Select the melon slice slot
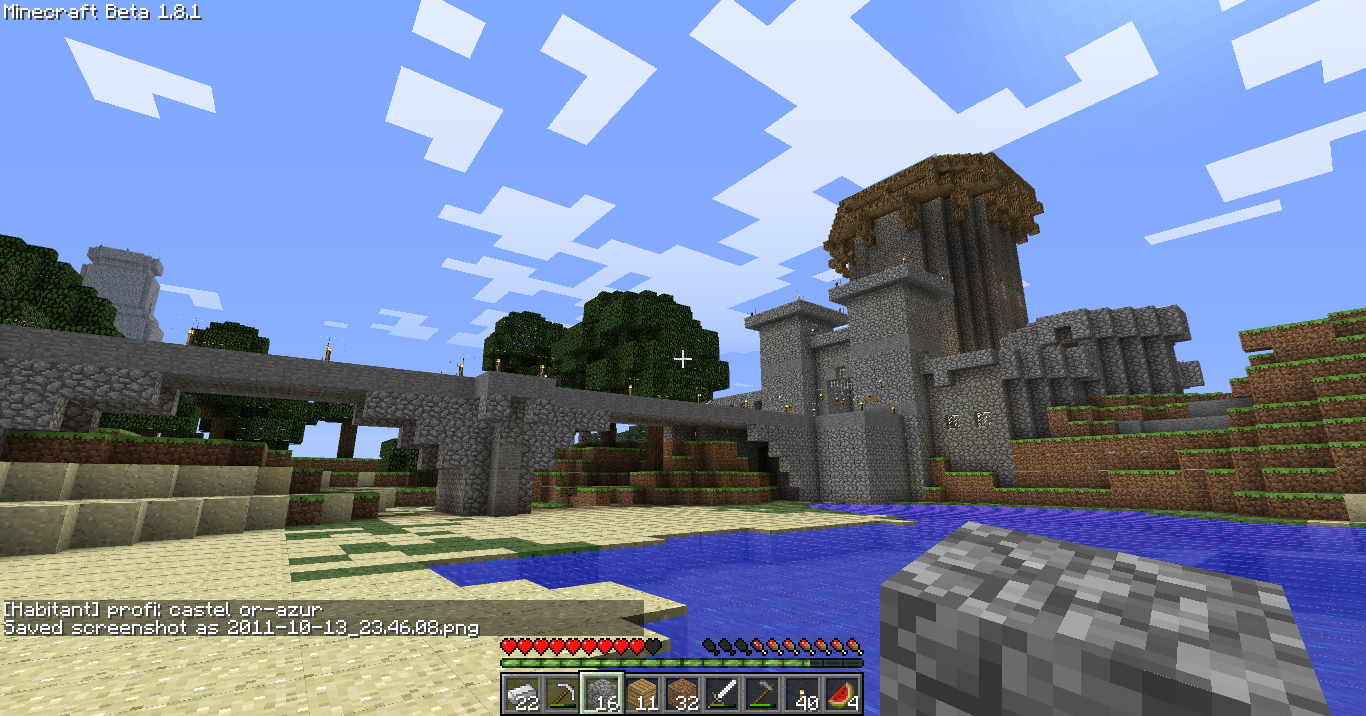 click(x=842, y=694)
